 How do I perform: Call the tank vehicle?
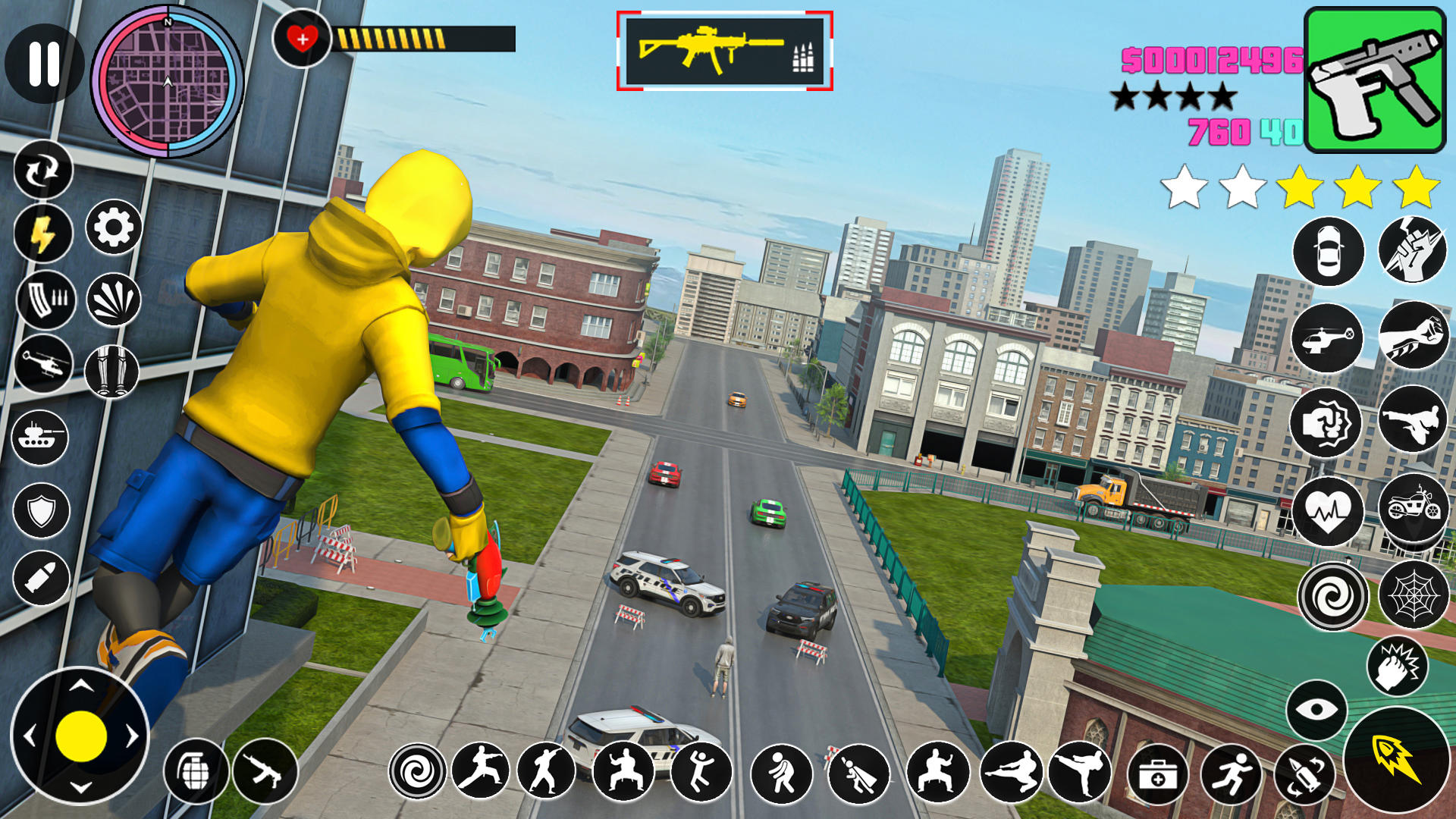point(39,438)
